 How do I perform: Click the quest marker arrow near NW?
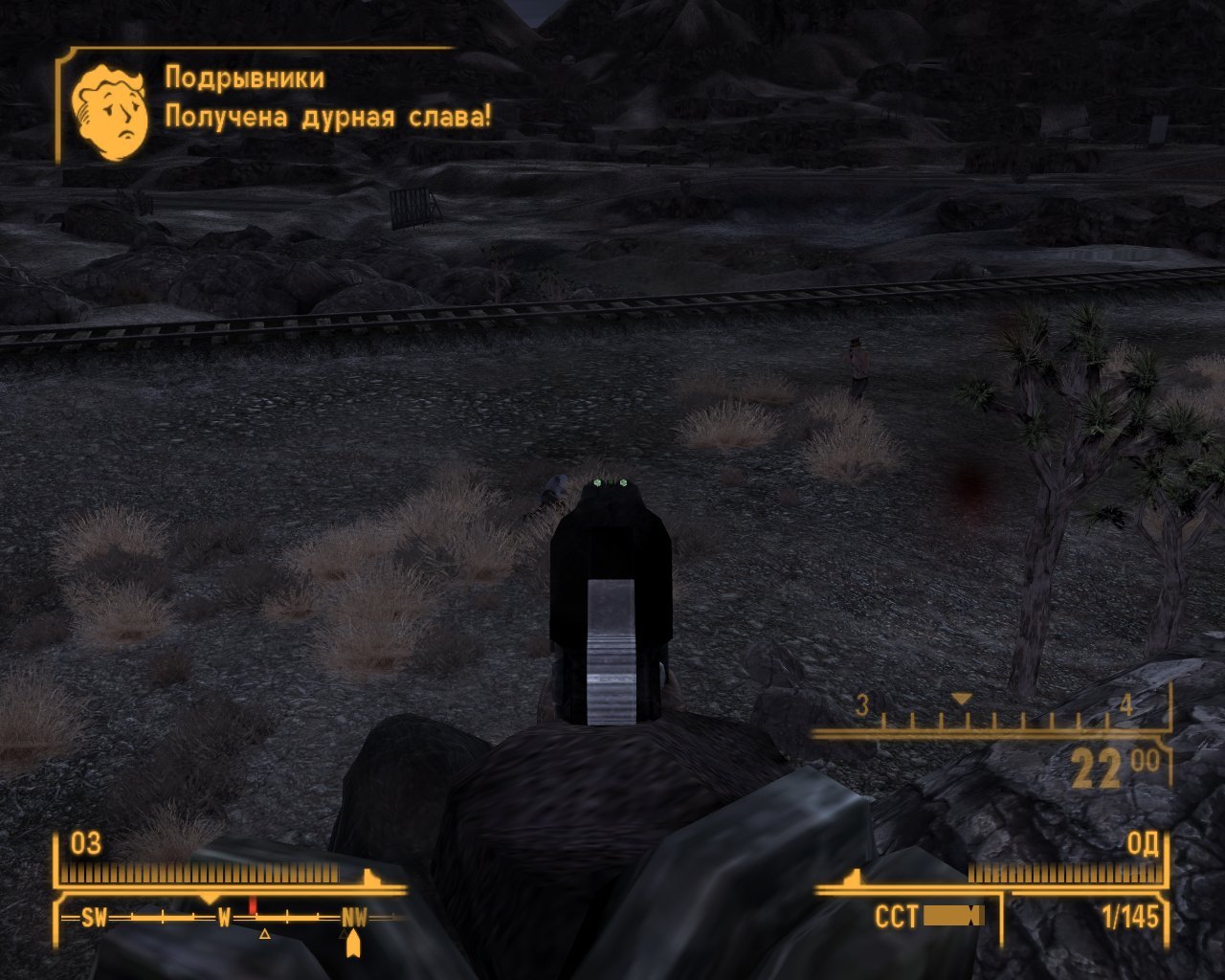[x=353, y=943]
